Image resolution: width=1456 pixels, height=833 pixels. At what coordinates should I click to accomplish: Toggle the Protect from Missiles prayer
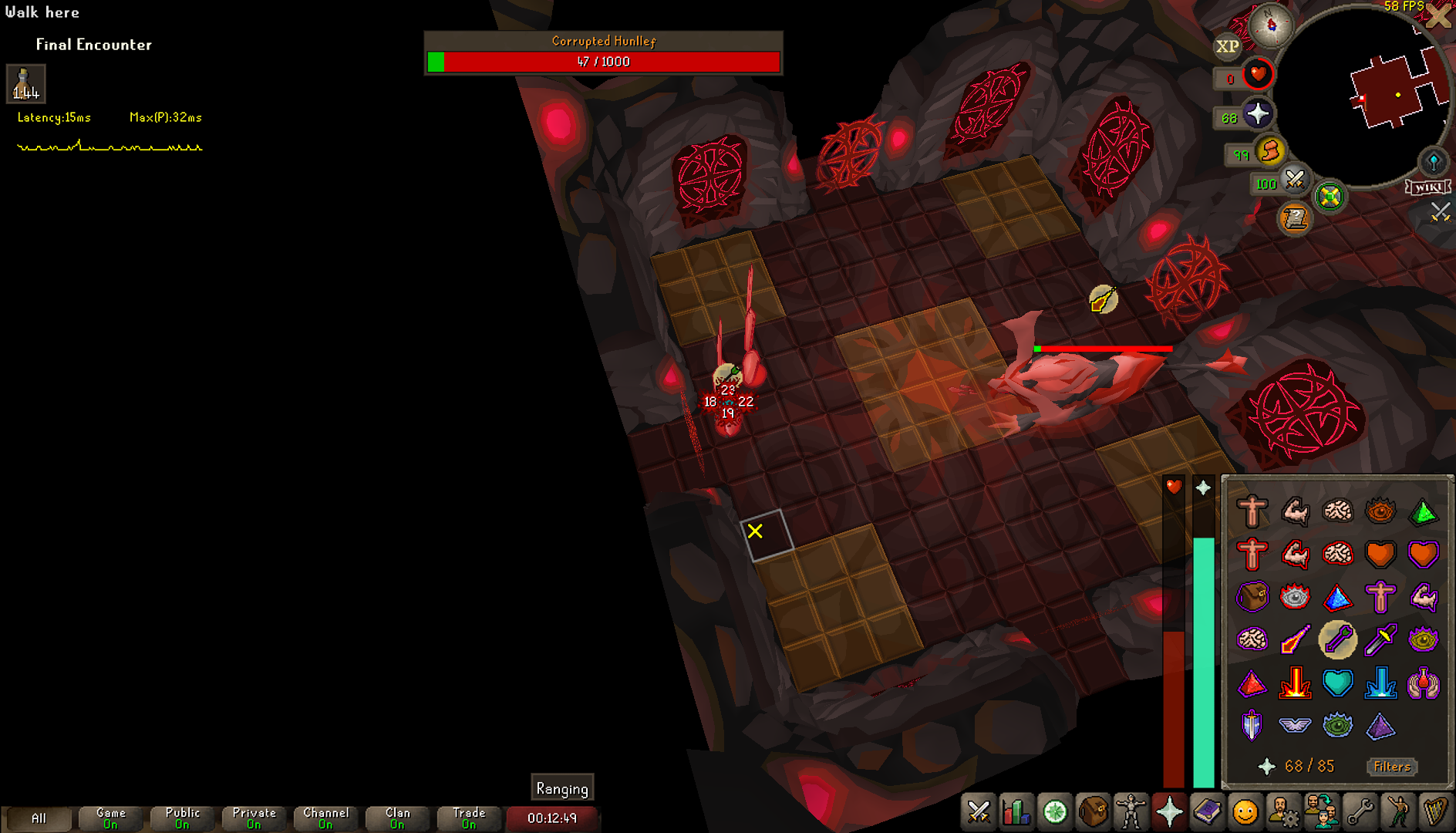coord(1337,639)
